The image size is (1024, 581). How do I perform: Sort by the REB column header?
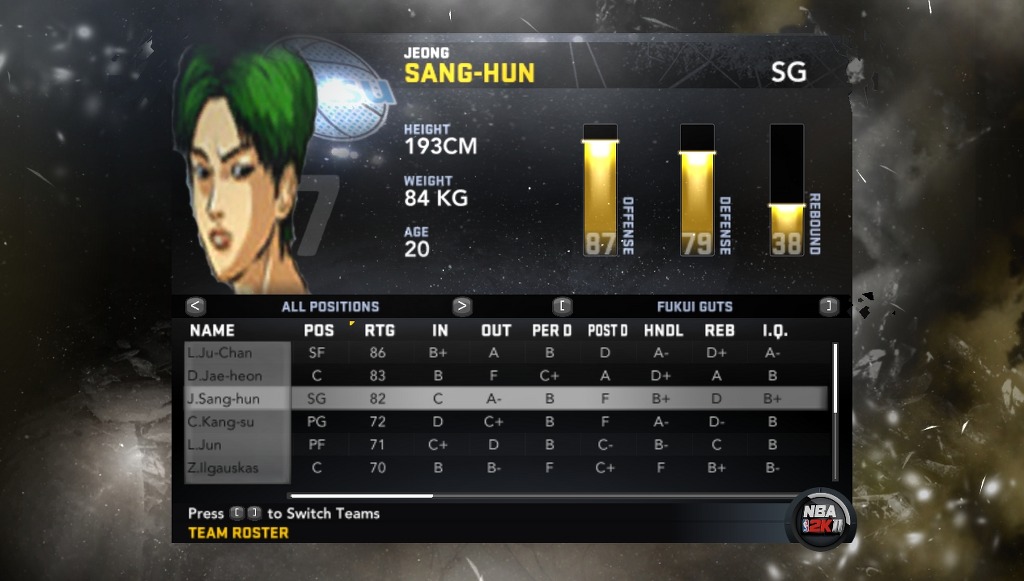[x=720, y=330]
